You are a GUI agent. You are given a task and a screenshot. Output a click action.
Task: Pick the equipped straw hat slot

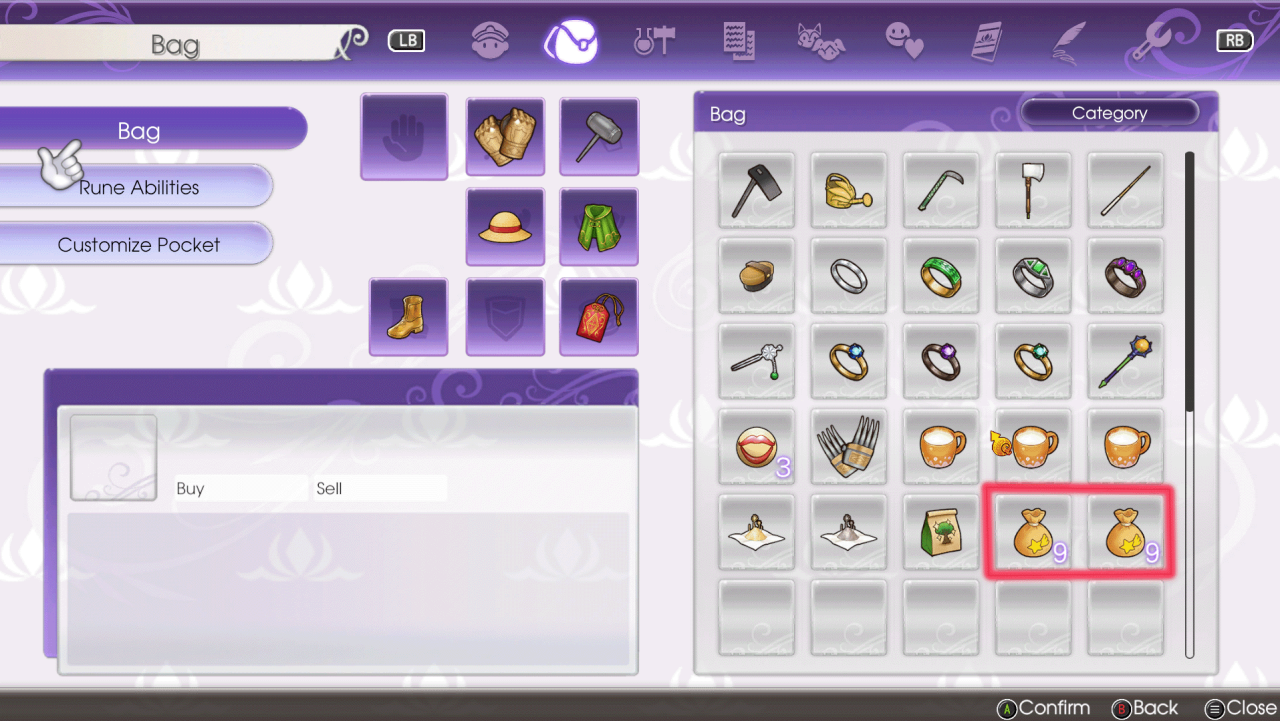point(505,227)
